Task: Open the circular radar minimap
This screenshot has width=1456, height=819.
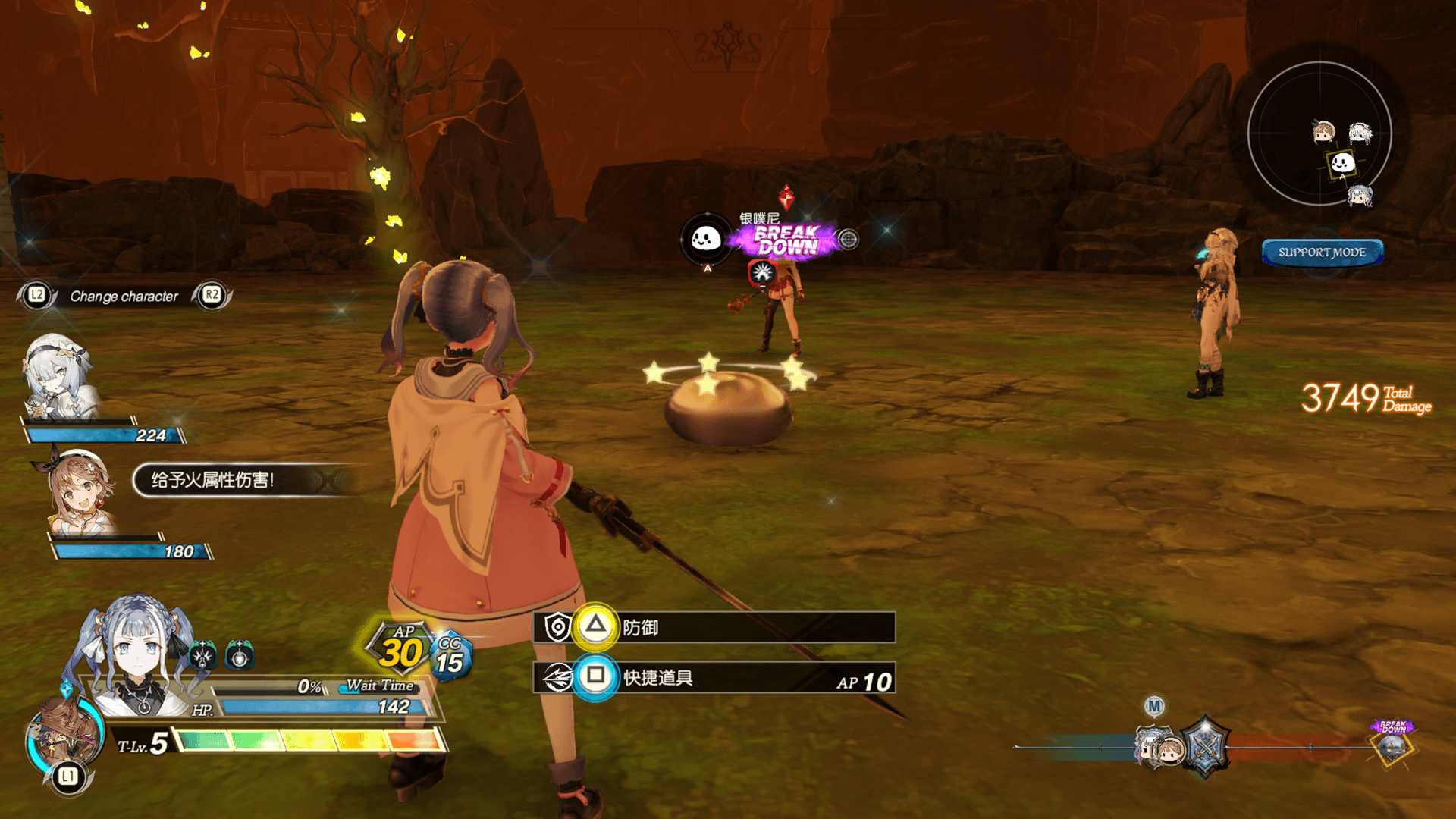Action: coord(1319,133)
